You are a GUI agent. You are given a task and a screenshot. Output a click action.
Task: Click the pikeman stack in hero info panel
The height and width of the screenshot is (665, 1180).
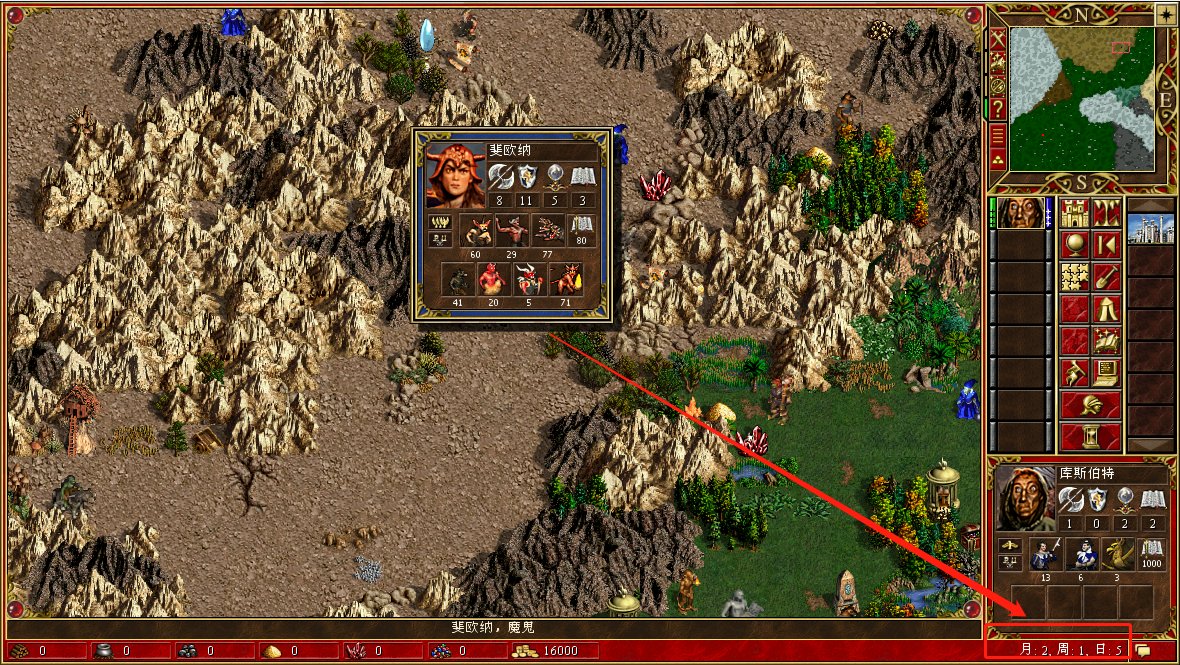(x=1046, y=553)
